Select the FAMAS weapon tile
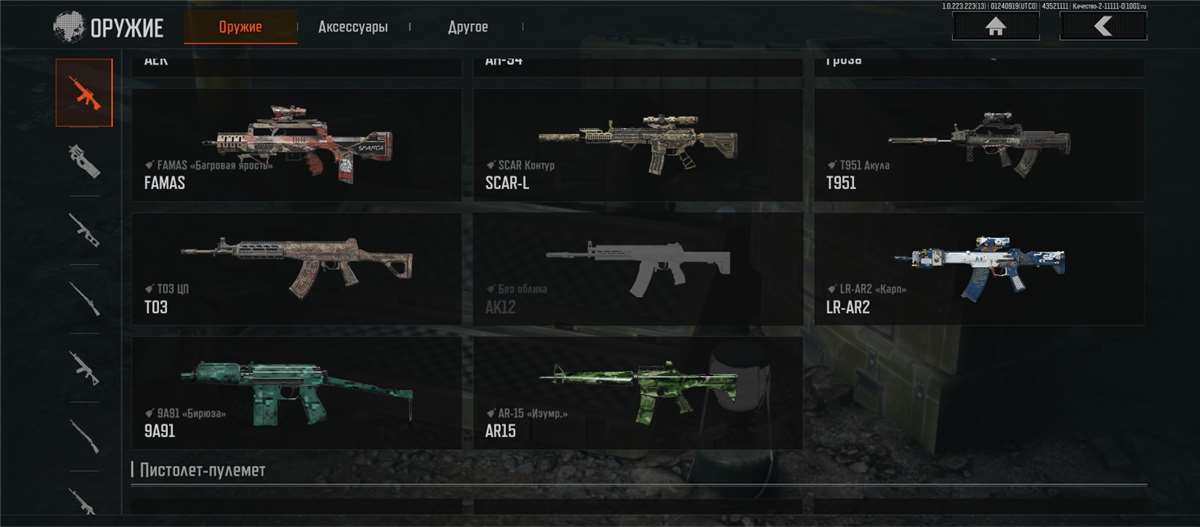The image size is (1200, 527). click(x=297, y=145)
